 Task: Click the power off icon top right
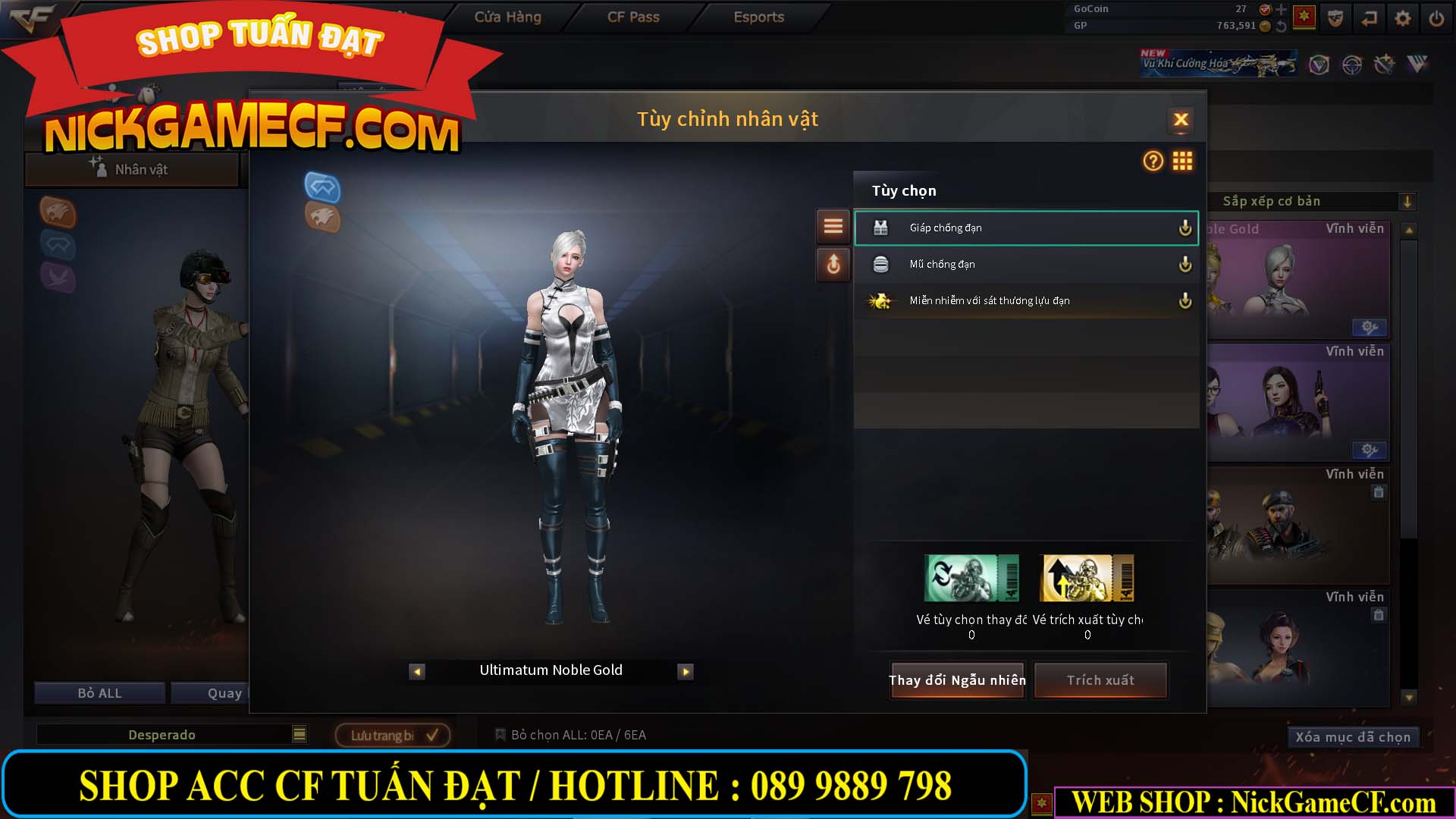(x=1436, y=18)
